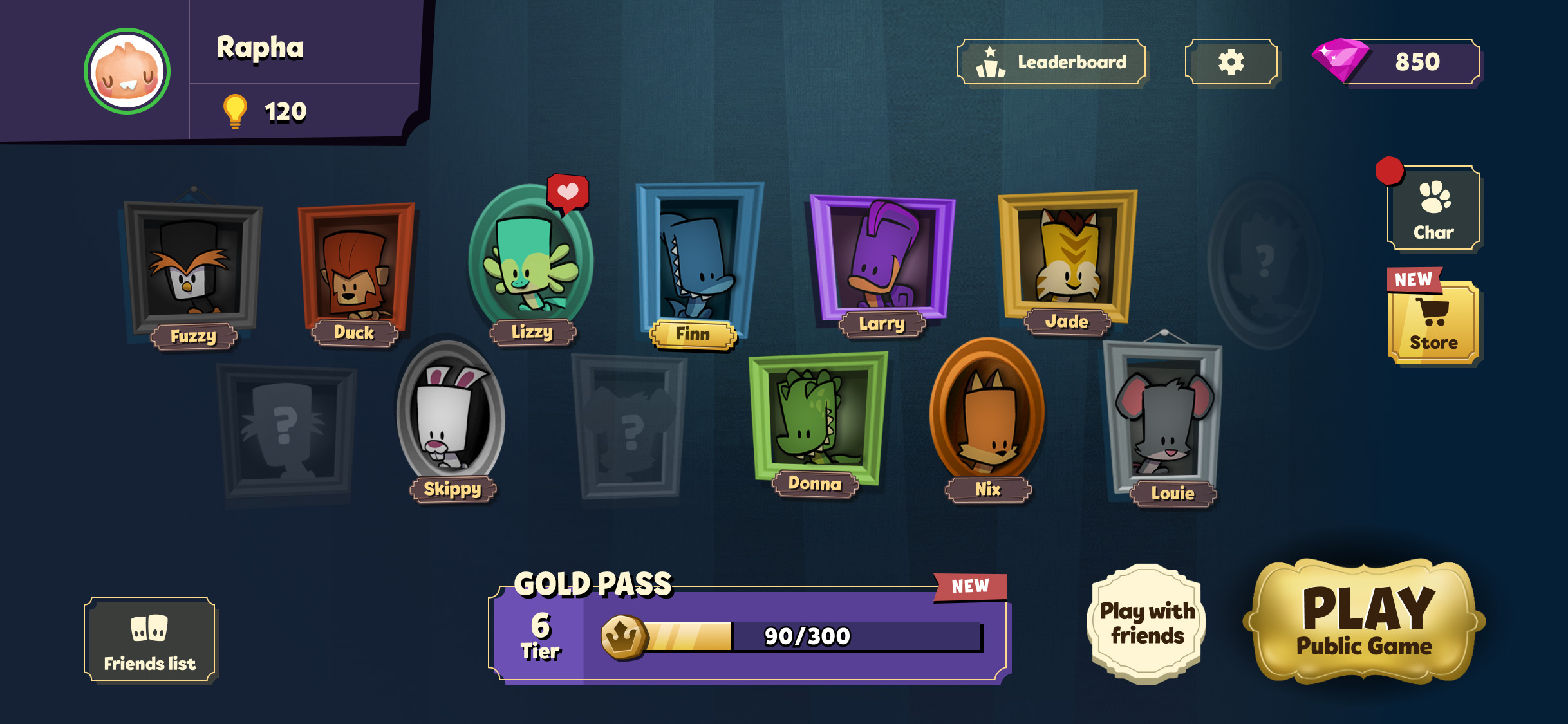Open the Gold Pass tier panel
The height and width of the screenshot is (724, 1568).
749,635
